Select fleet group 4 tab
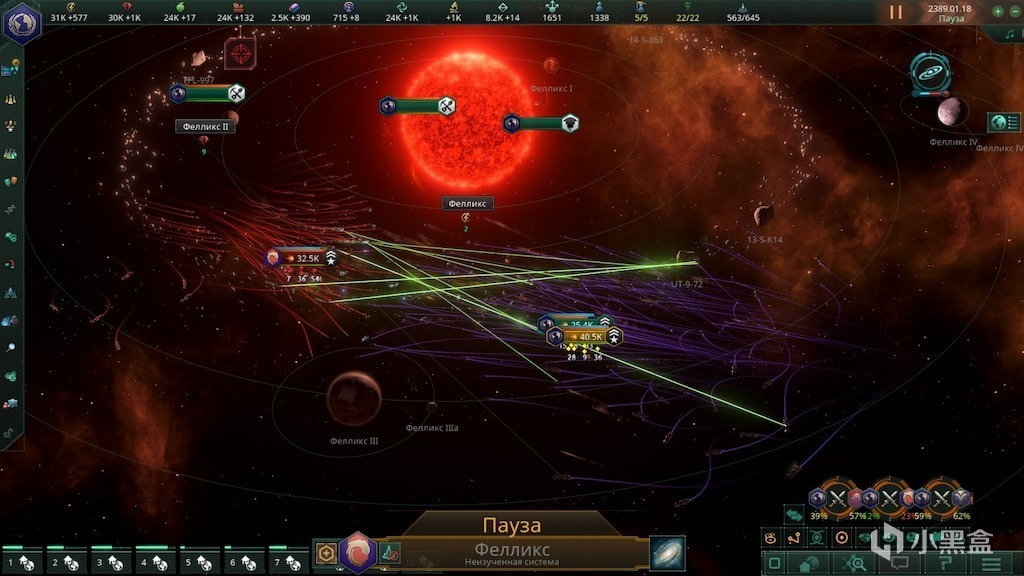The image size is (1024, 576). point(154,562)
